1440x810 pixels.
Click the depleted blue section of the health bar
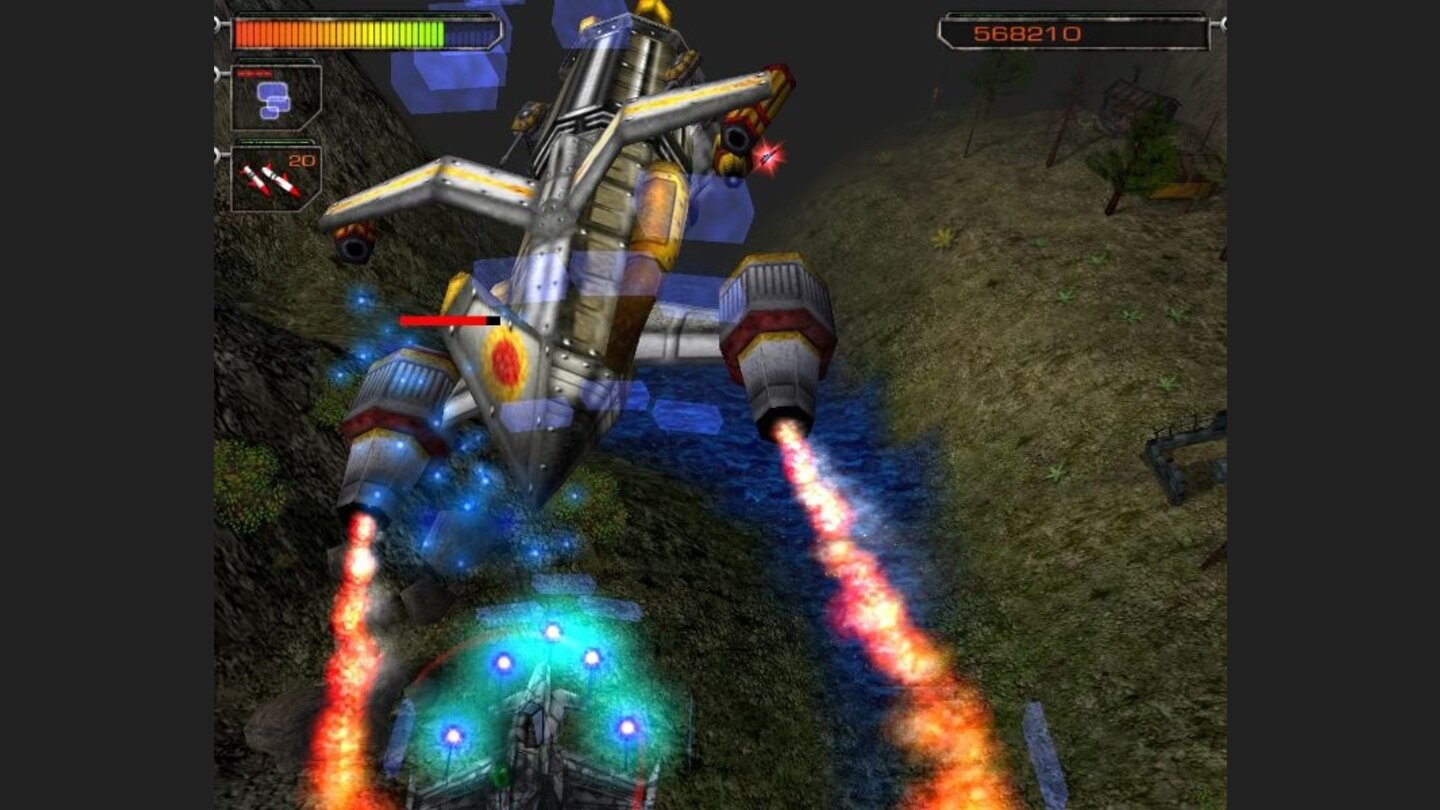tap(470, 33)
